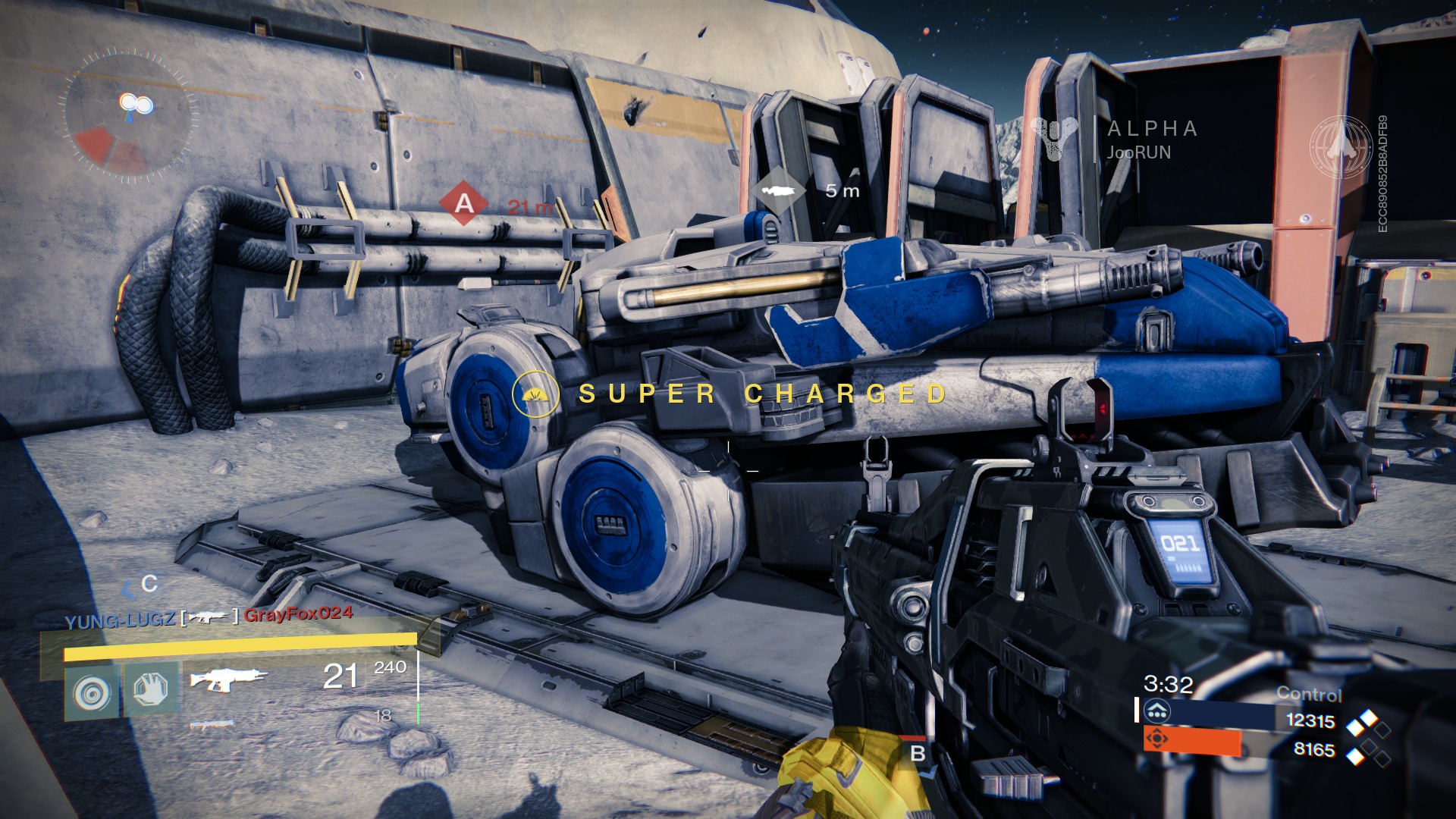Choose the primary auto rifle weapon icon
The image size is (1456, 819).
tap(227, 679)
